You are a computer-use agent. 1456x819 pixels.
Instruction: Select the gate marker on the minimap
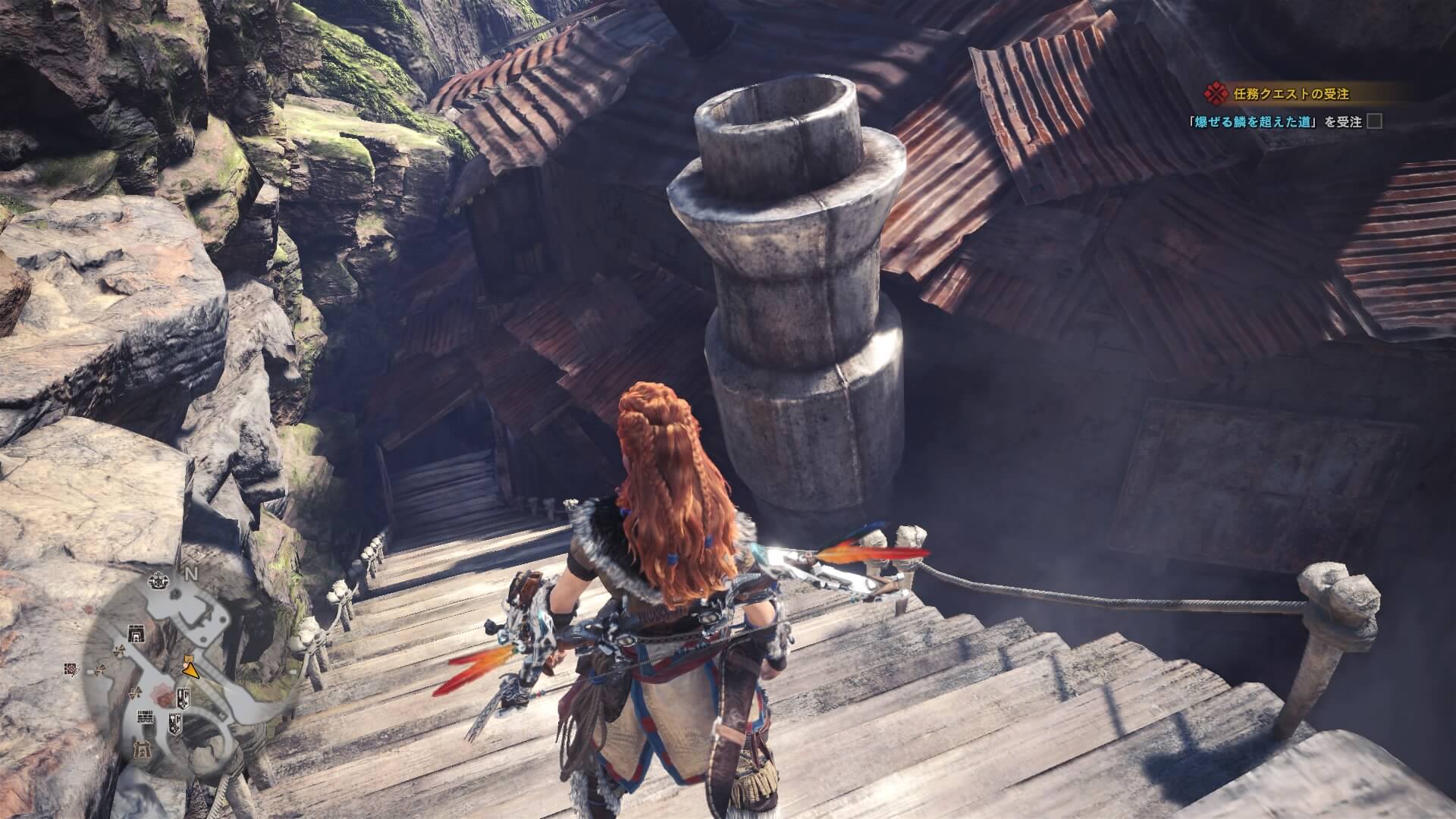pos(137,633)
